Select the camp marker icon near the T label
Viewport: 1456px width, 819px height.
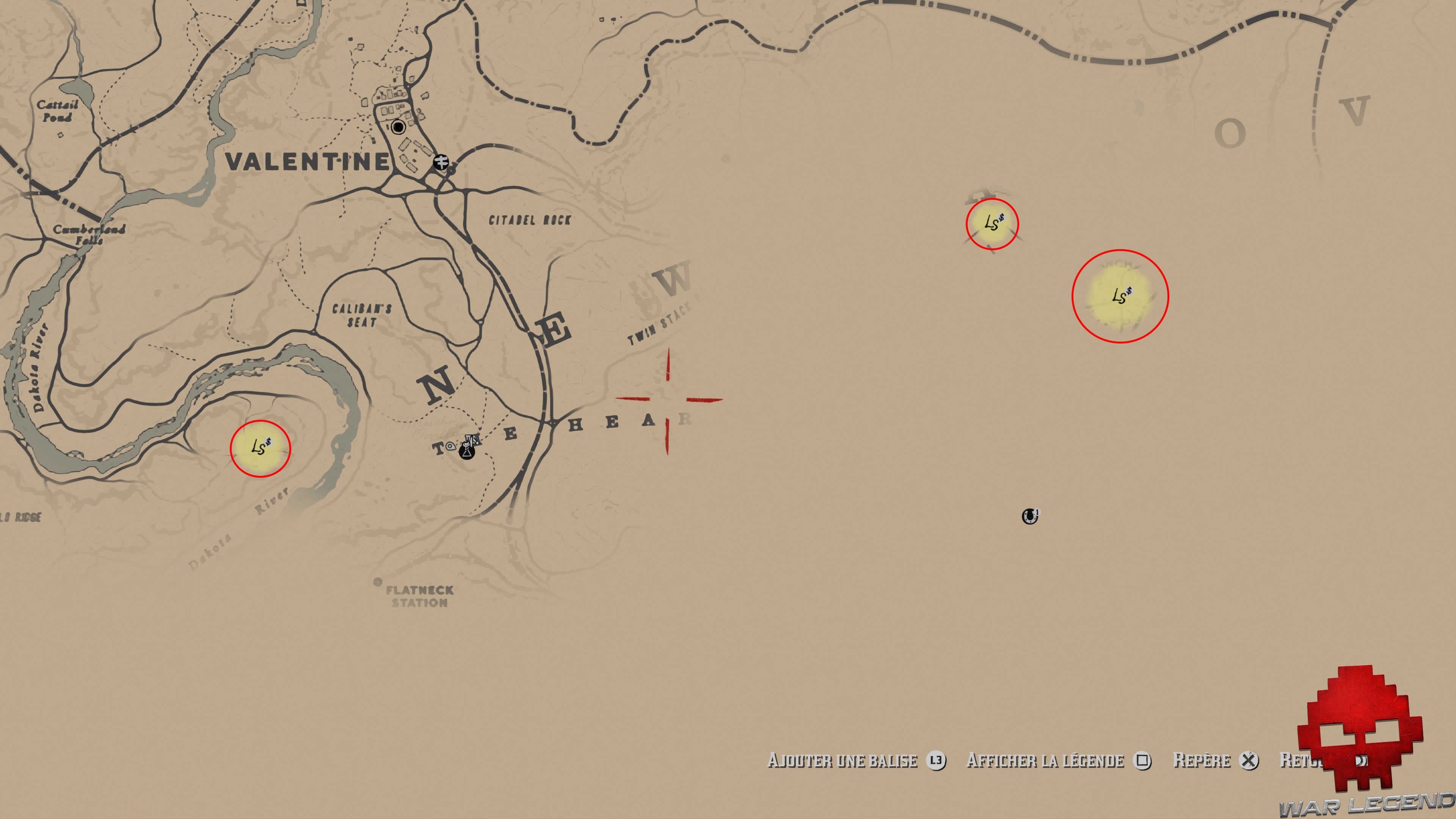click(468, 452)
